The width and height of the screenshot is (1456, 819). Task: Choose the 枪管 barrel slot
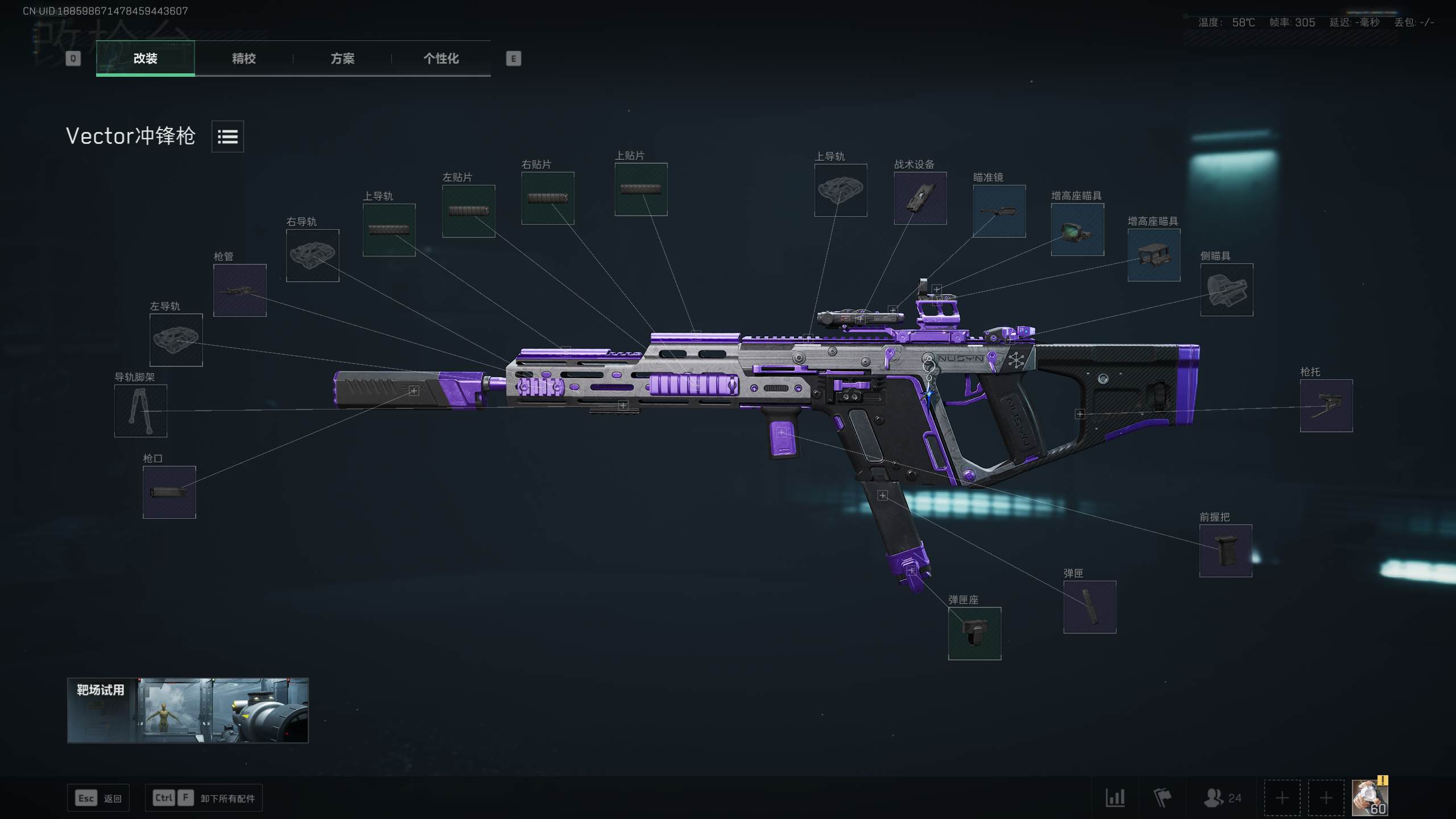coord(239,290)
